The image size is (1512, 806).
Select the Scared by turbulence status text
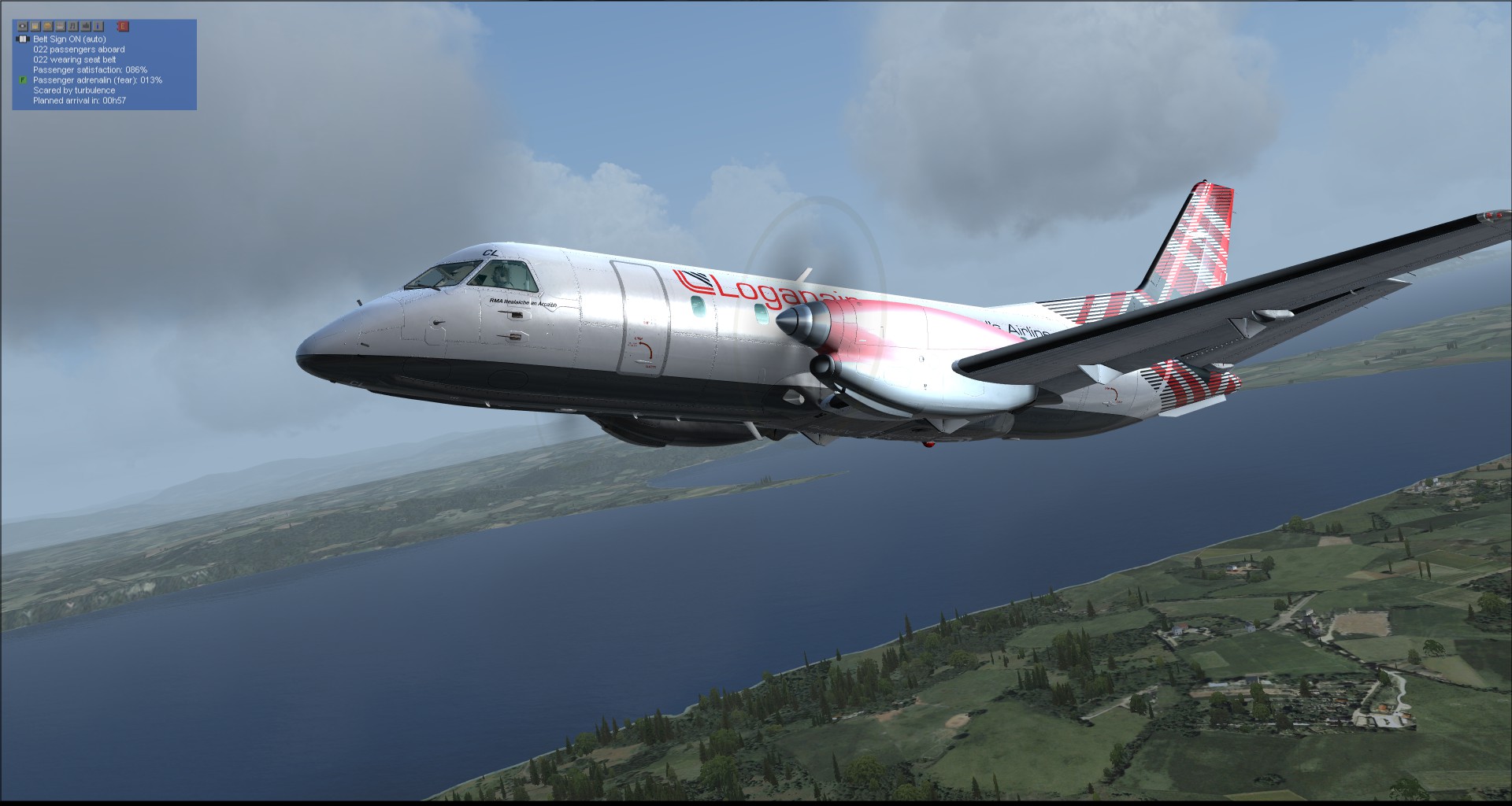(74, 90)
